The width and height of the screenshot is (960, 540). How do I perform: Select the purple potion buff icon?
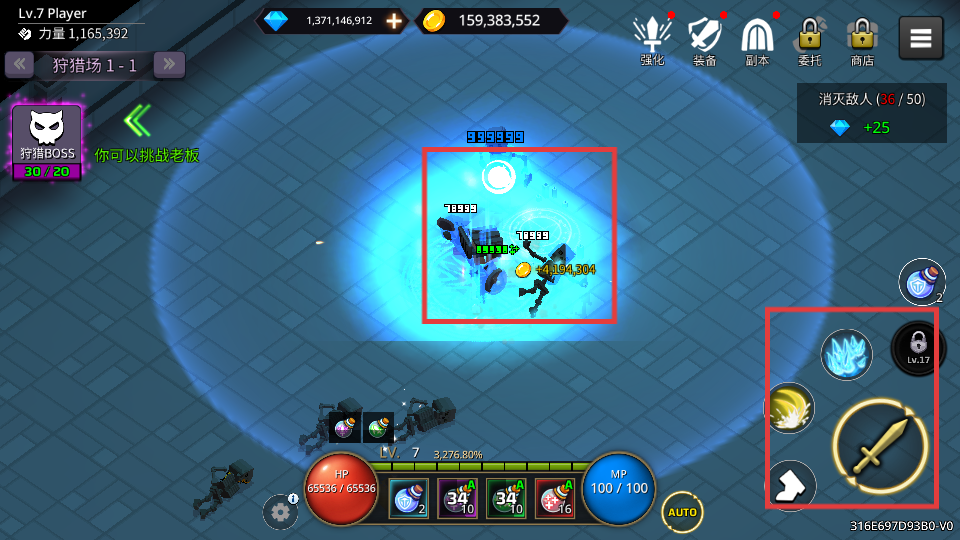click(x=344, y=427)
